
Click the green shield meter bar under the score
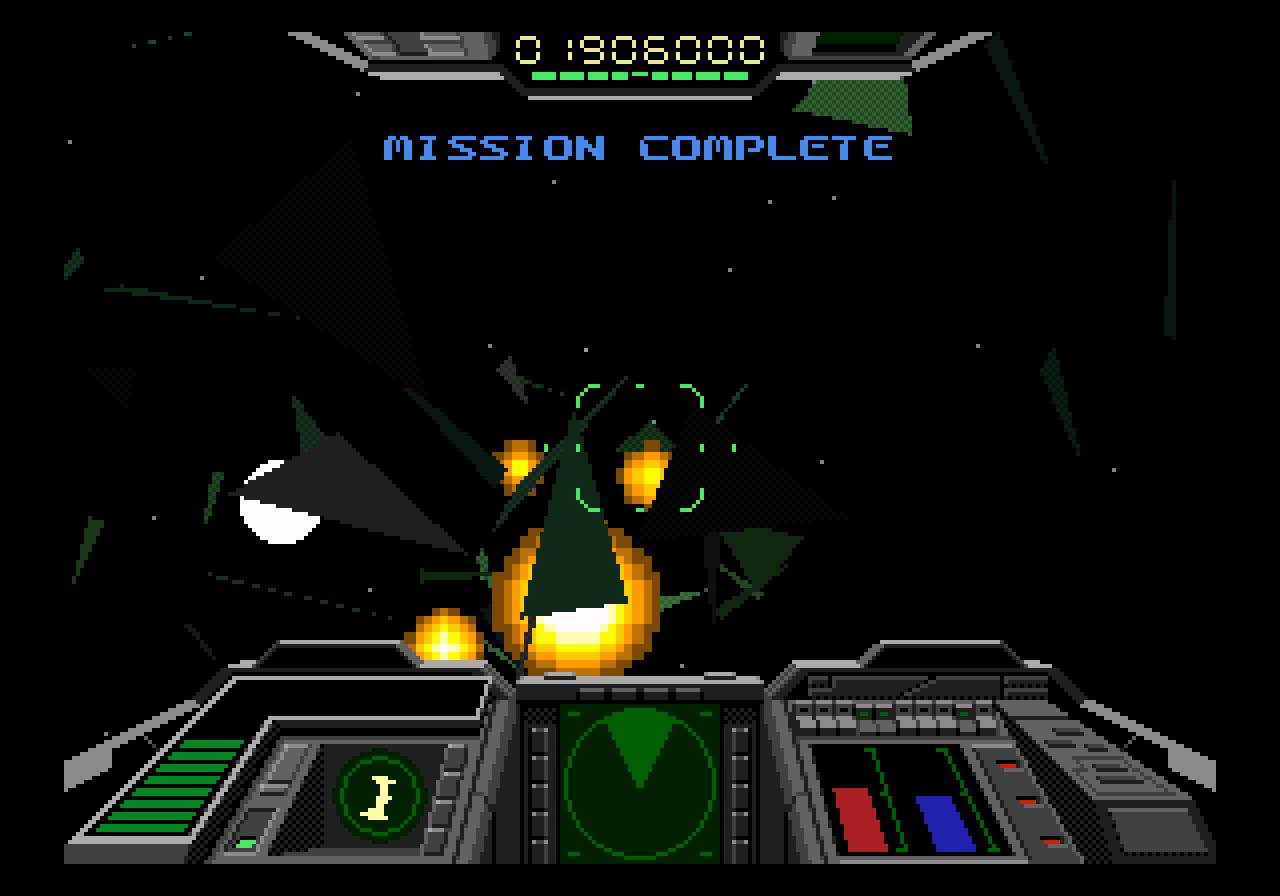point(640,74)
